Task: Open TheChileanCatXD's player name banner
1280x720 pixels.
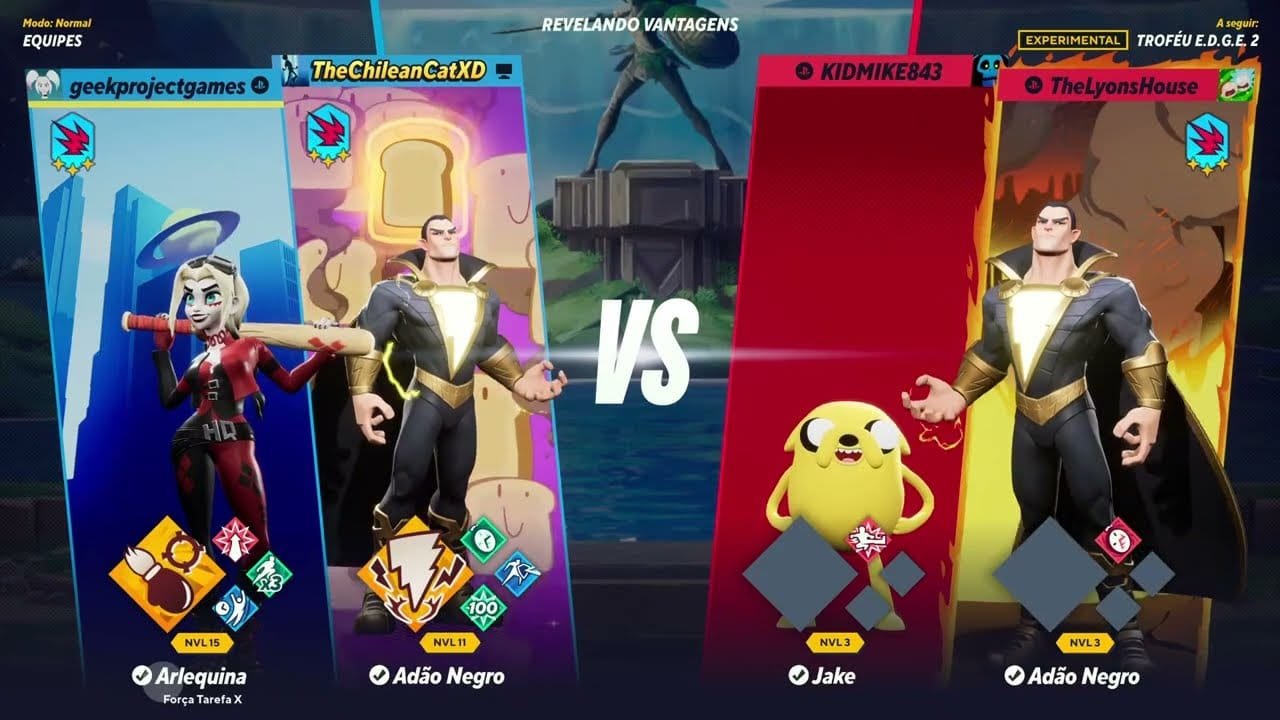Action: pyautogui.click(x=398, y=70)
